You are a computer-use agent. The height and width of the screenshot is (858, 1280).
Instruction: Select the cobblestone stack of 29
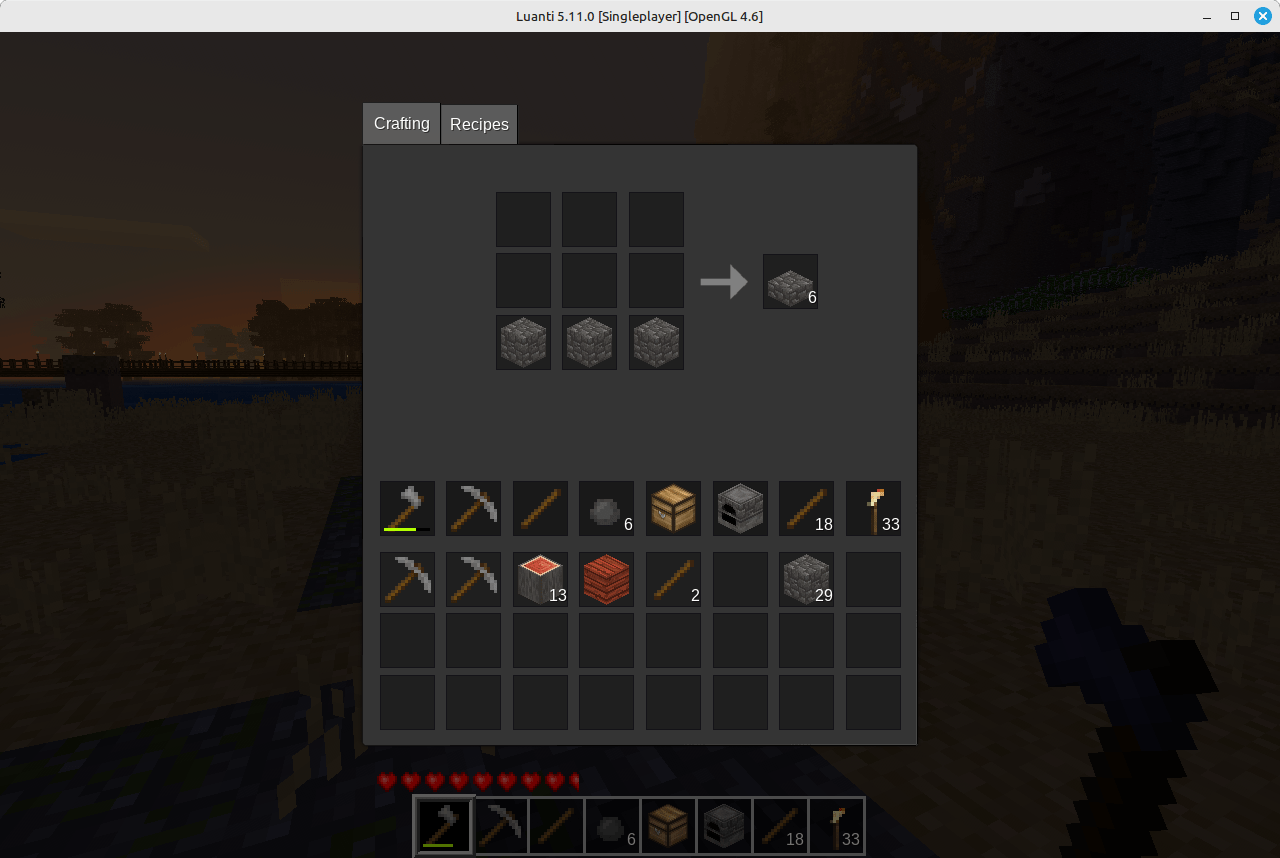click(x=806, y=579)
